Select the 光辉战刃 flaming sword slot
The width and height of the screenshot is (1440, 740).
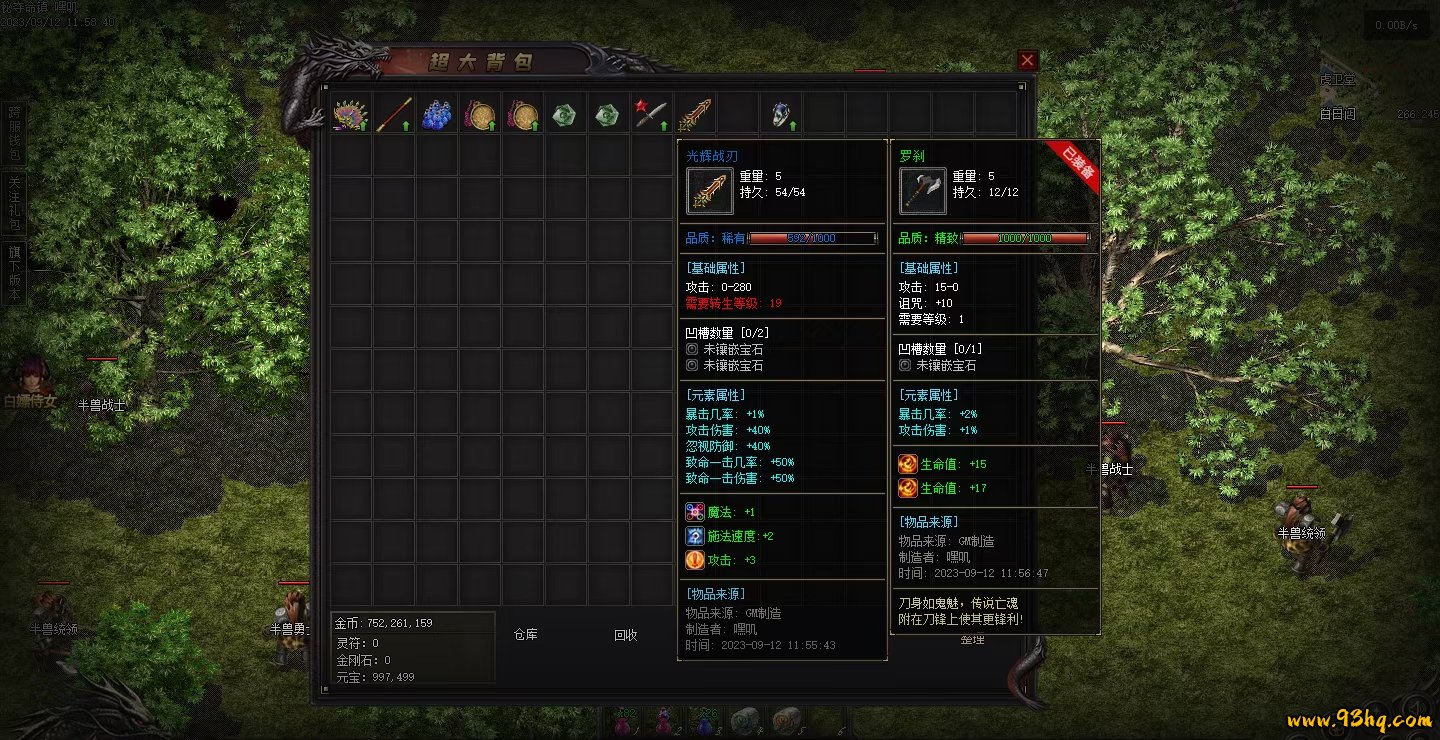(695, 114)
